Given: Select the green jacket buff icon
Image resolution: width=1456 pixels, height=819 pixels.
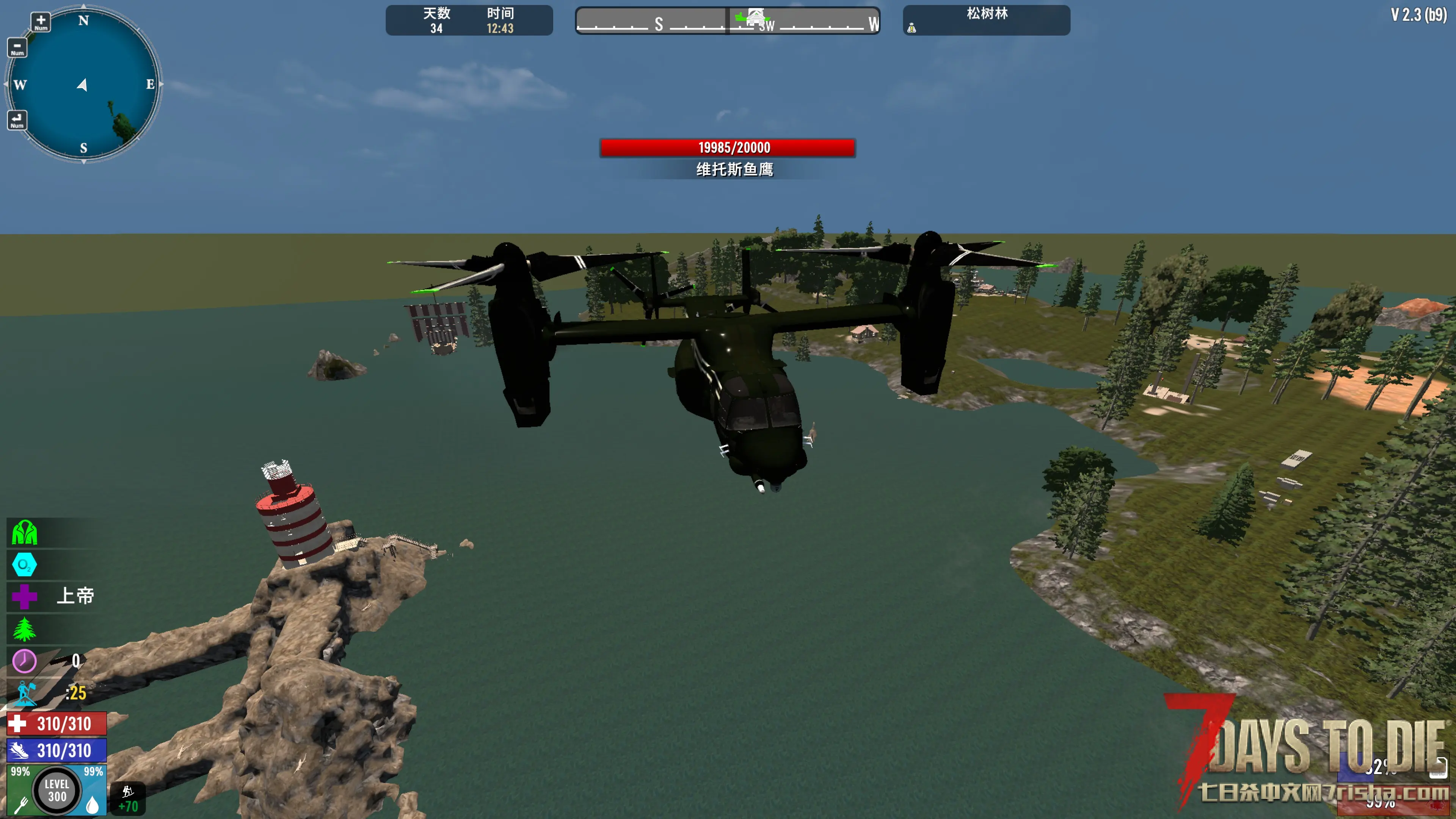Looking at the screenshot, I should pyautogui.click(x=24, y=532).
